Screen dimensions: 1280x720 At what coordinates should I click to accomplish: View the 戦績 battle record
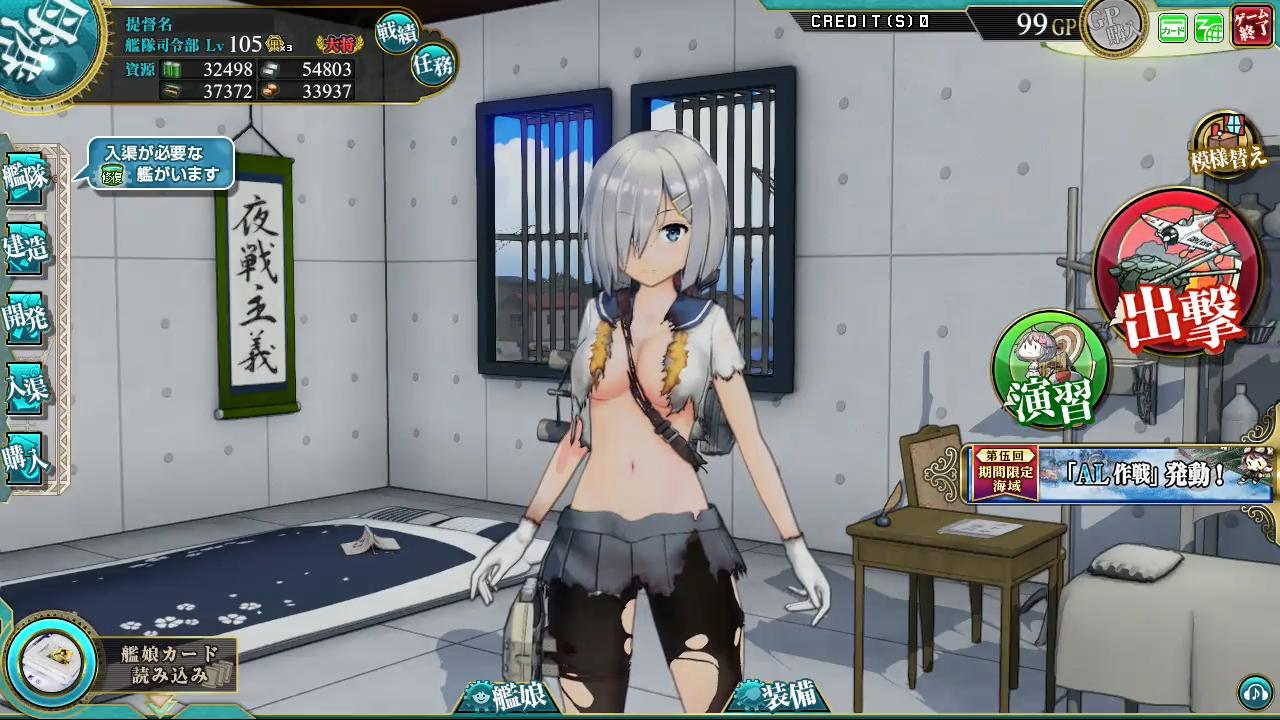point(398,35)
